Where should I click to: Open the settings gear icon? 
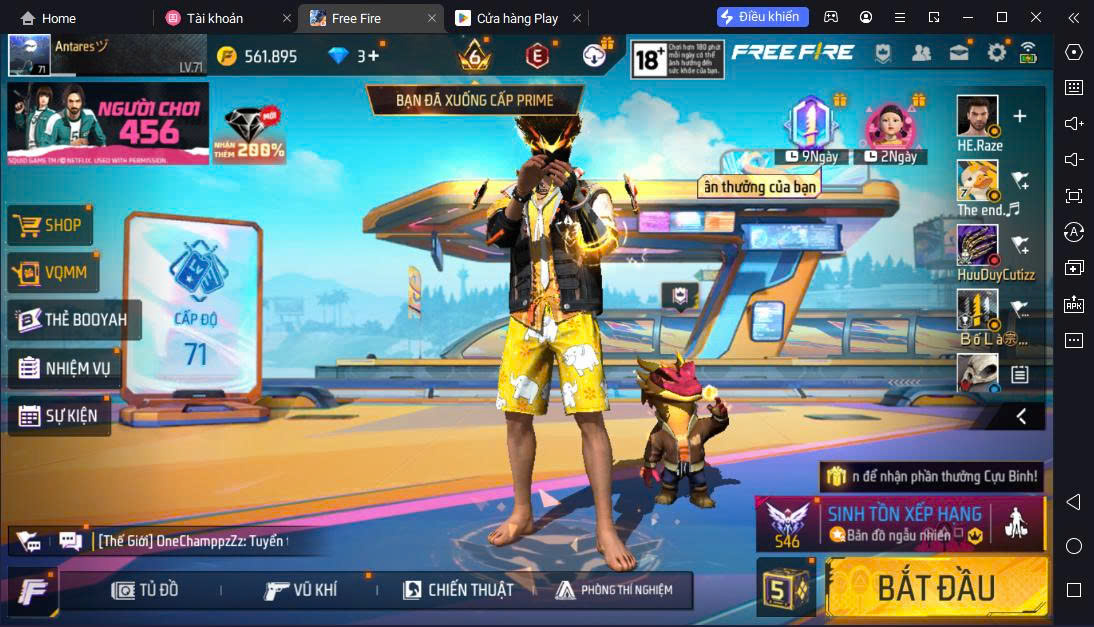(996, 53)
